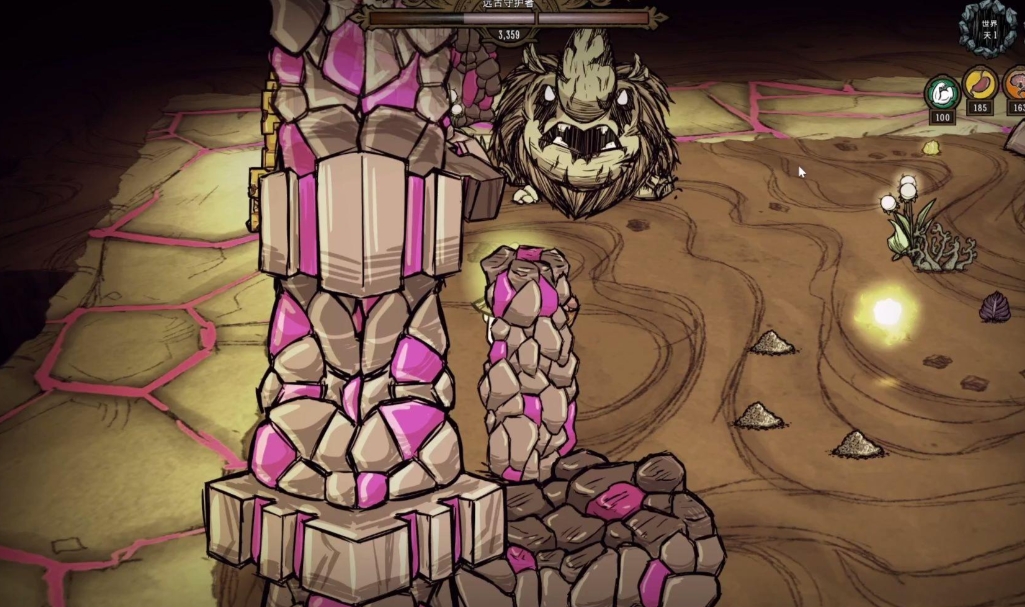Image resolution: width=1025 pixels, height=607 pixels.
Task: Click the yellow stomach hunger badge
Action: 979,85
